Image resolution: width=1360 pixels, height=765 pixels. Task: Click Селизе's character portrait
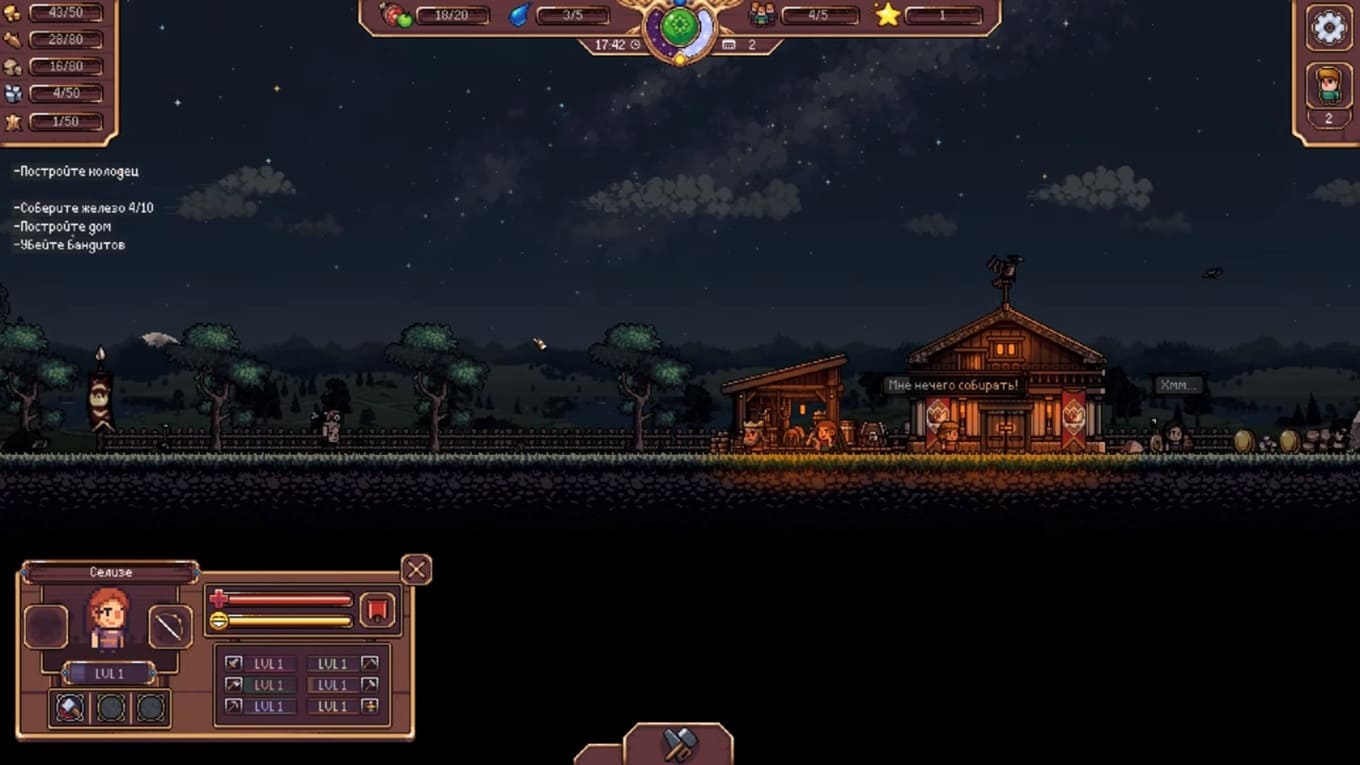(108, 620)
